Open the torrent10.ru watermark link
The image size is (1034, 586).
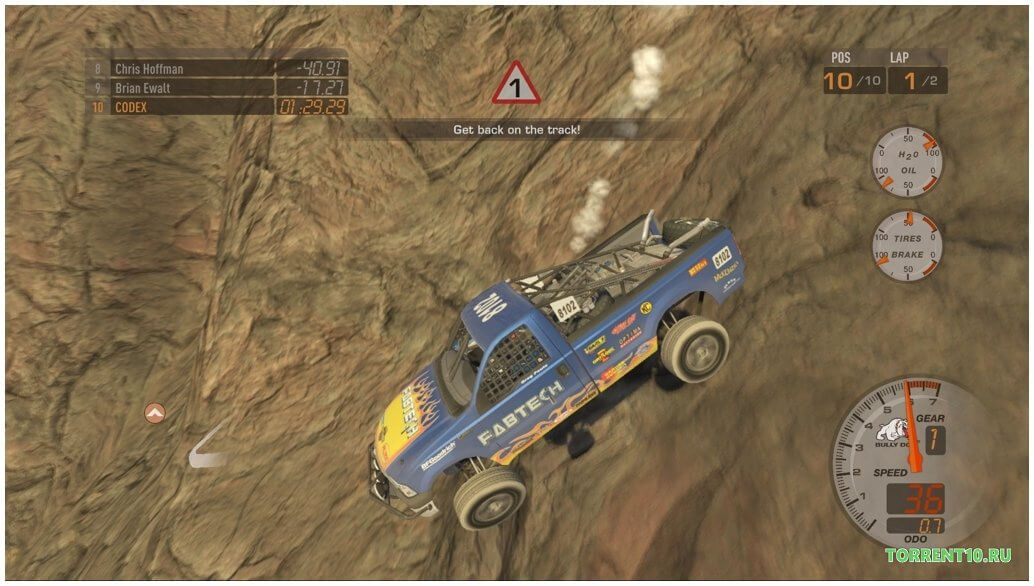(x=947, y=556)
